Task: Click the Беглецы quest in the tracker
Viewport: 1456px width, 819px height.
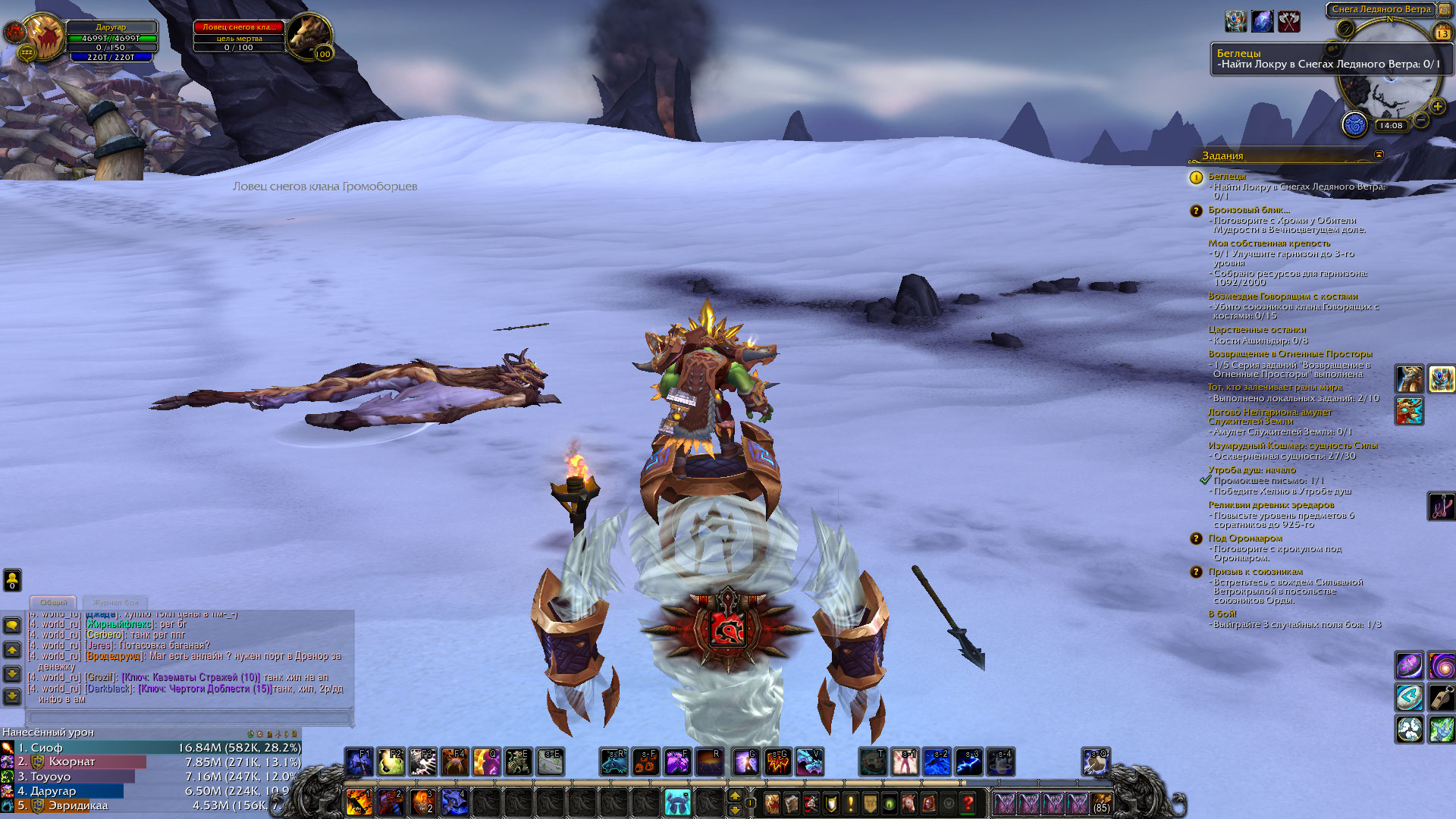Action: [1226, 176]
